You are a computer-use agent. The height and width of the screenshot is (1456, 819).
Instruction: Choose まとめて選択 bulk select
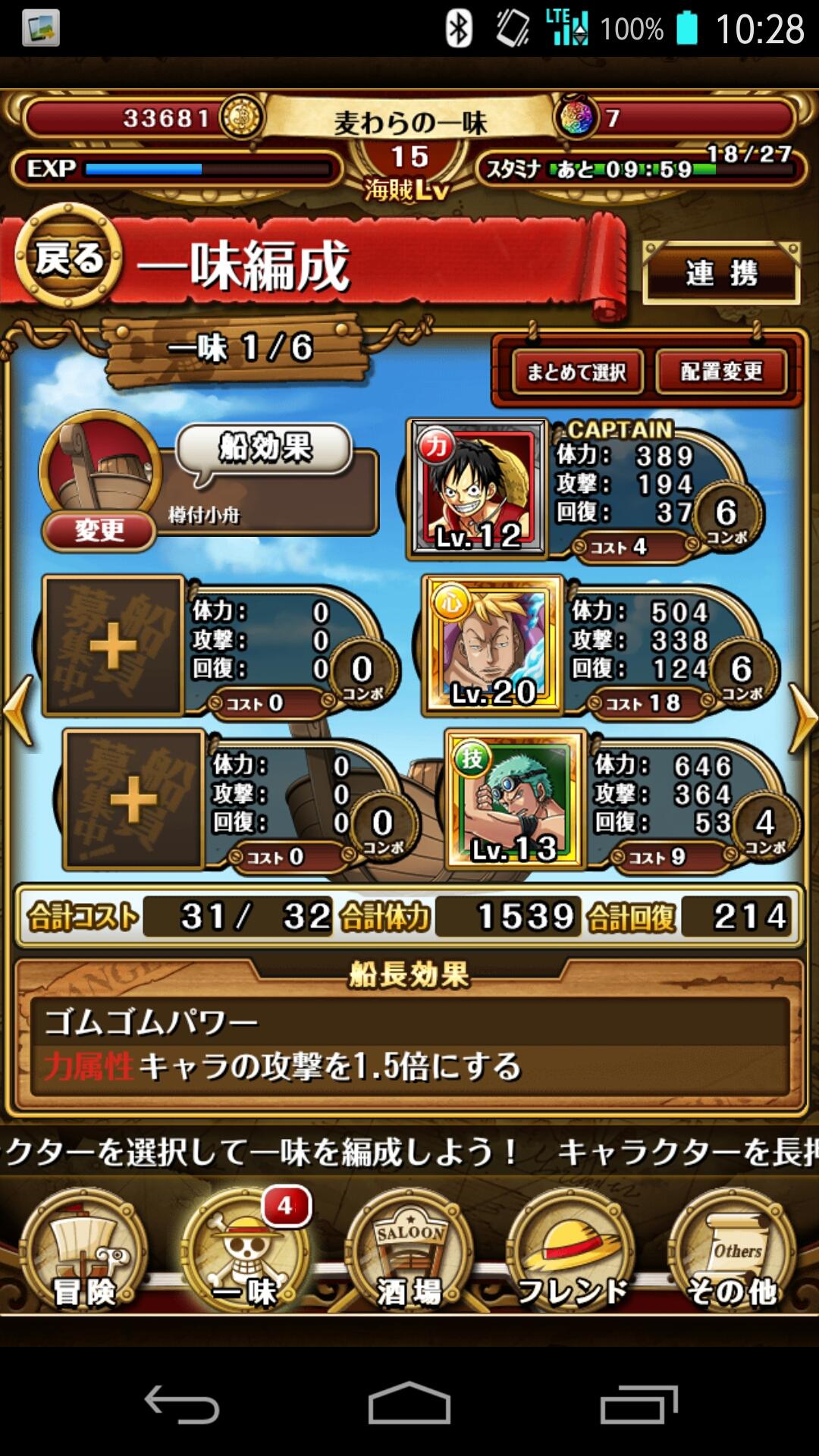coord(577,372)
